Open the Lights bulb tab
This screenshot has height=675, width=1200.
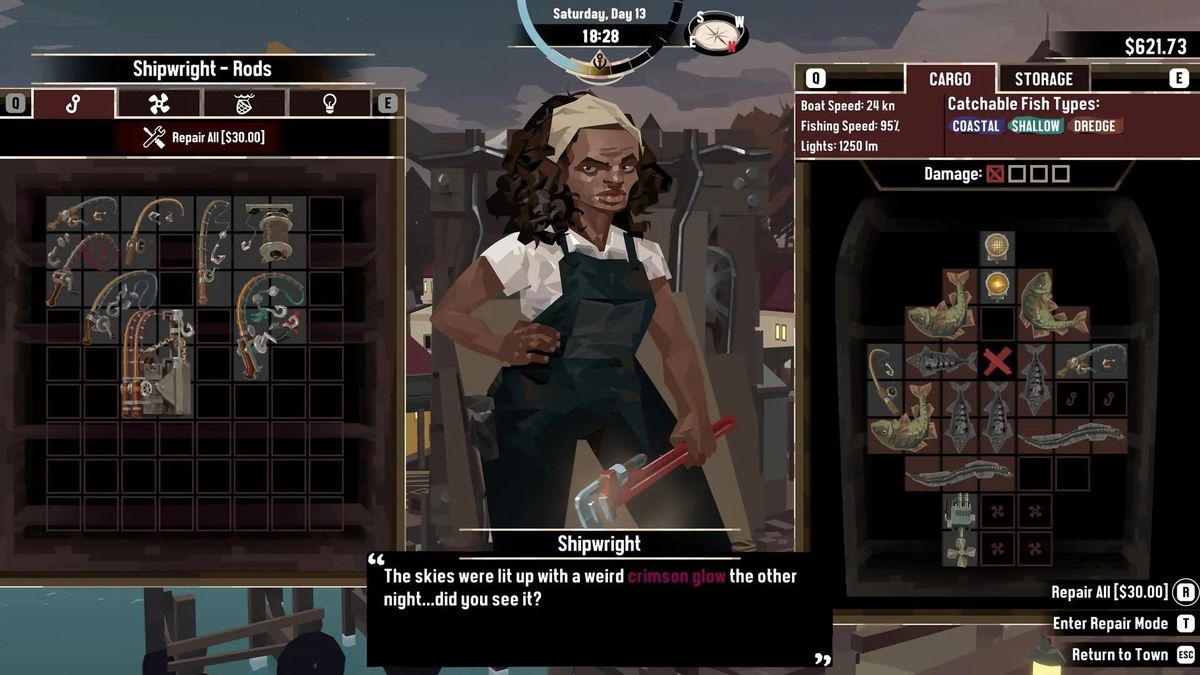[330, 104]
